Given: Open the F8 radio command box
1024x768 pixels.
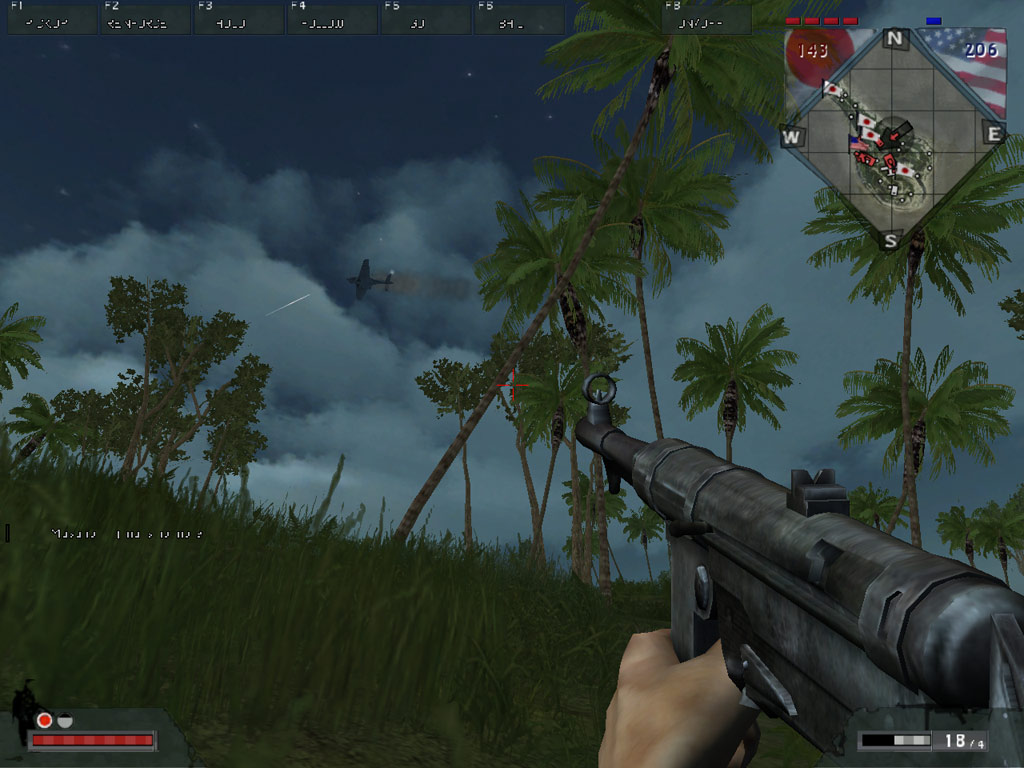Looking at the screenshot, I should point(707,19).
